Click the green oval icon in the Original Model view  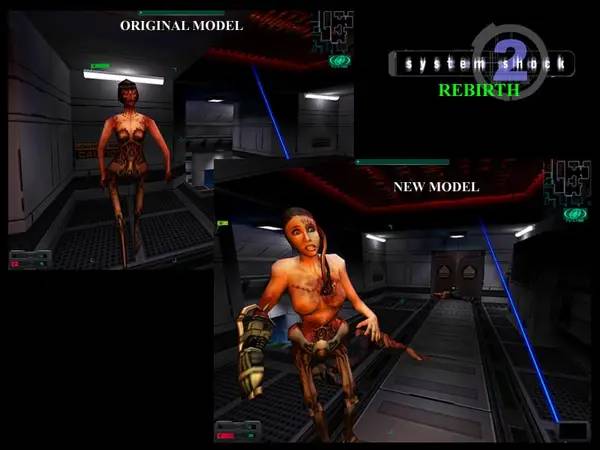[x=340, y=61]
